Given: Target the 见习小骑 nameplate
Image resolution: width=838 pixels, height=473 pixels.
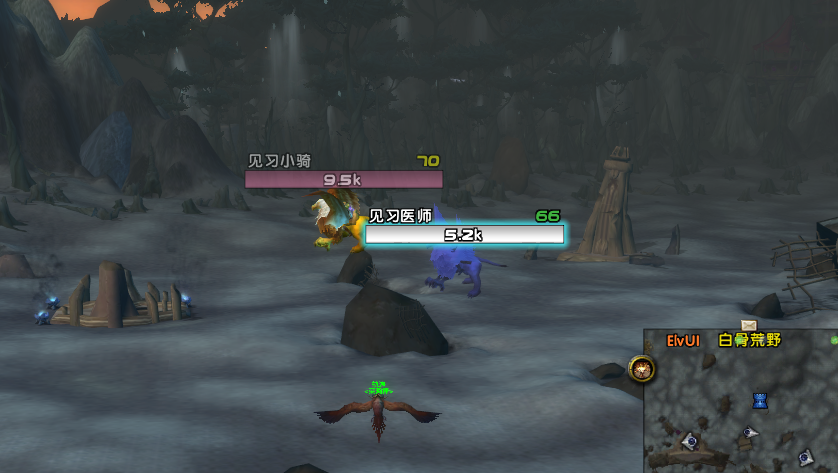Looking at the screenshot, I should click(x=343, y=180).
